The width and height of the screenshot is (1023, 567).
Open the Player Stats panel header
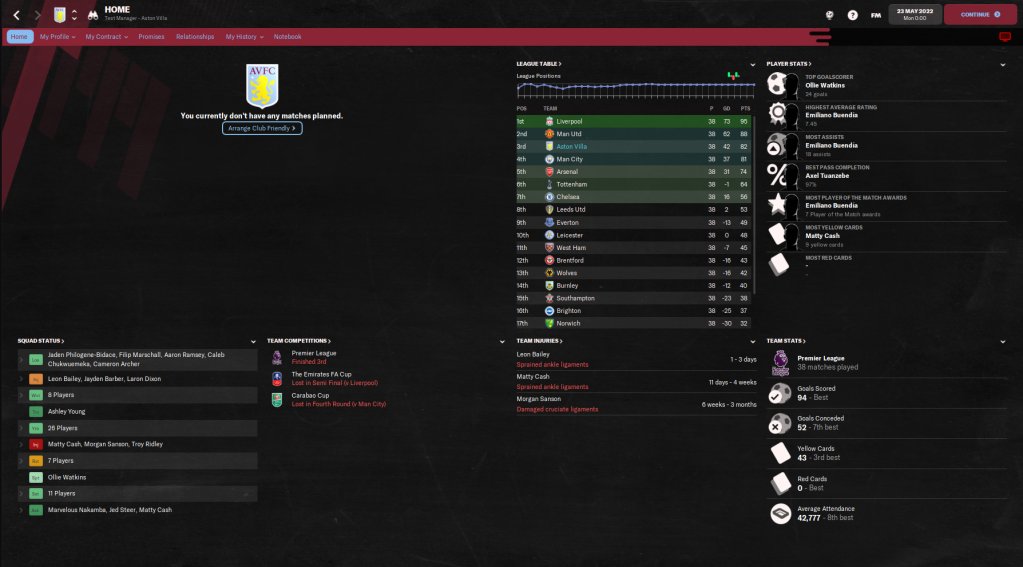(788, 64)
